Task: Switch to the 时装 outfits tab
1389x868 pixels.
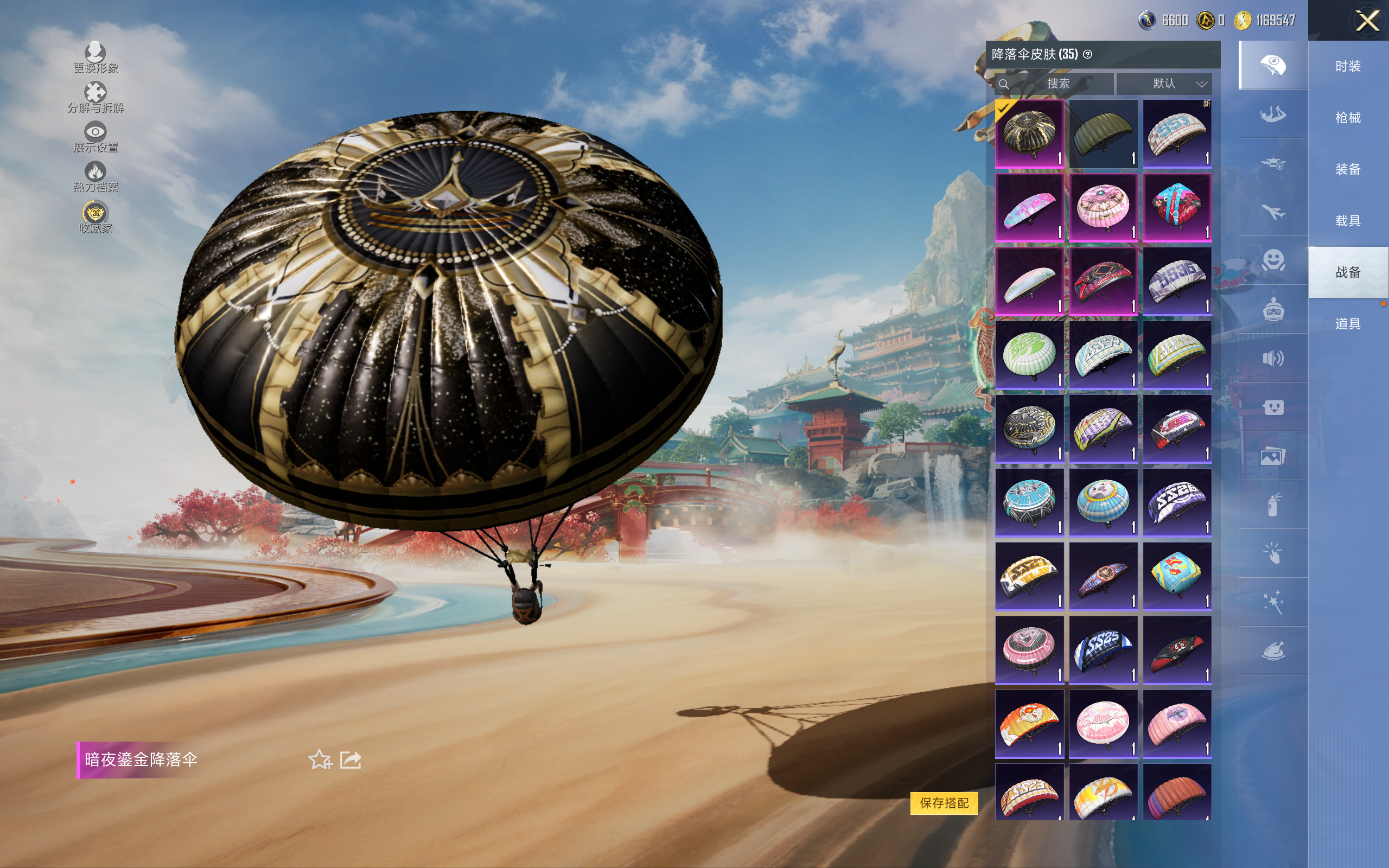Action: pos(1347,67)
